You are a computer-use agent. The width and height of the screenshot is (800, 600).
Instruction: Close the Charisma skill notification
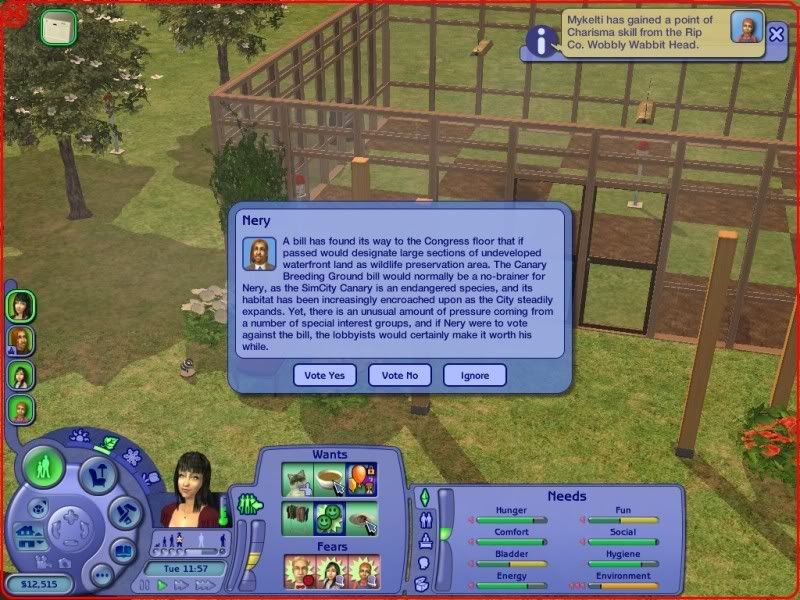777,33
